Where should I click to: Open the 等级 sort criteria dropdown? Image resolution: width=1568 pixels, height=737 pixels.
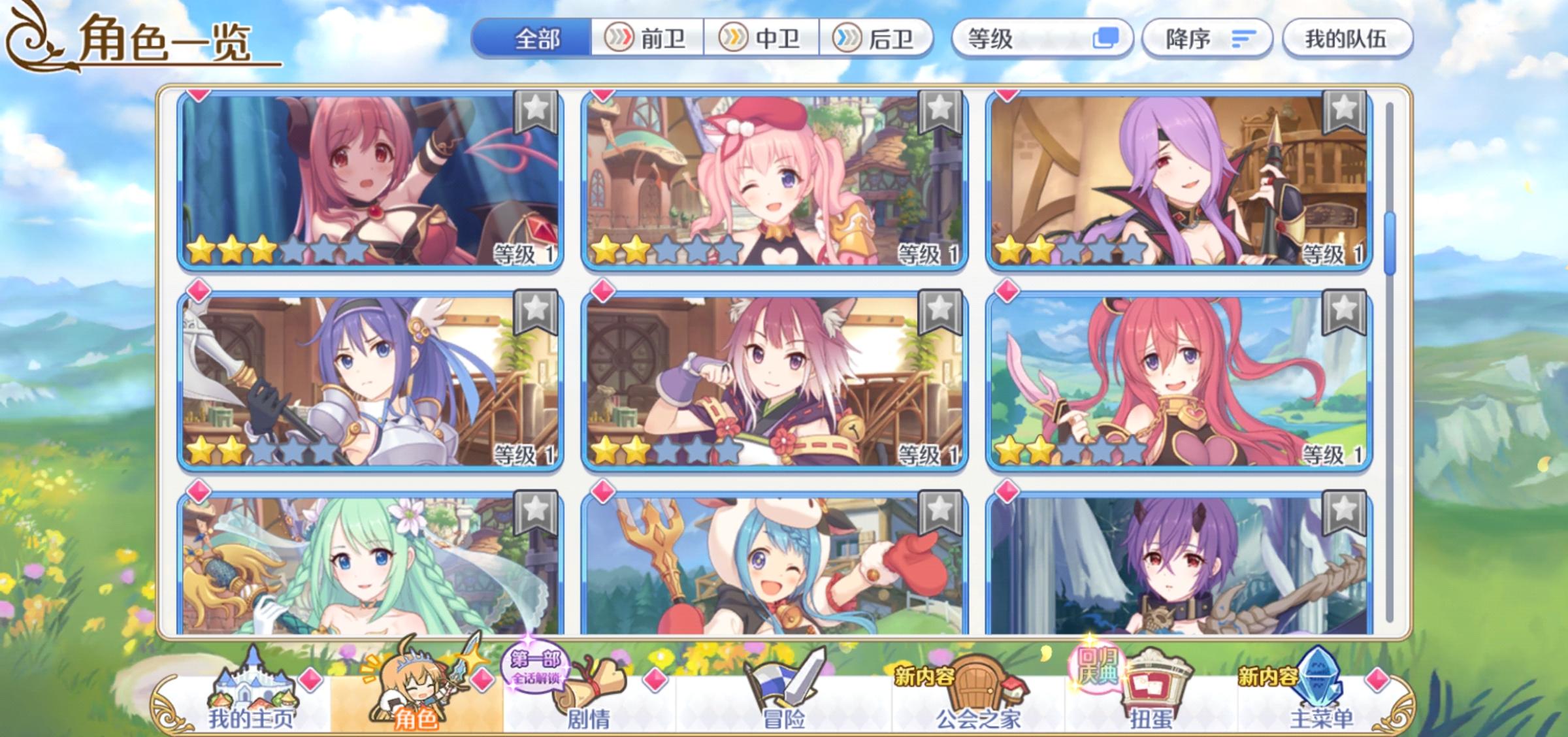pos(1041,38)
